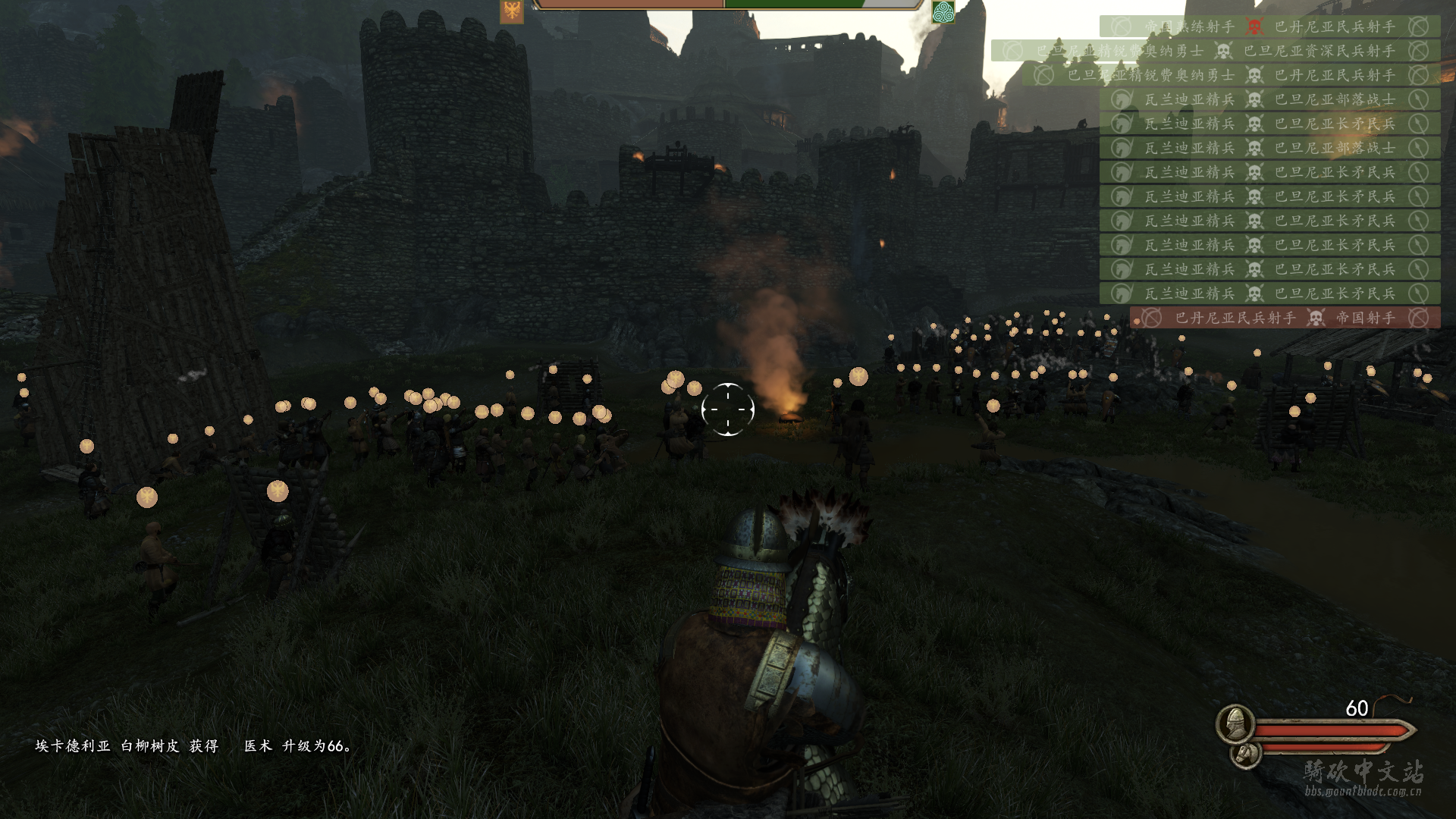Click the green triskelion defender banner icon

coord(943,11)
